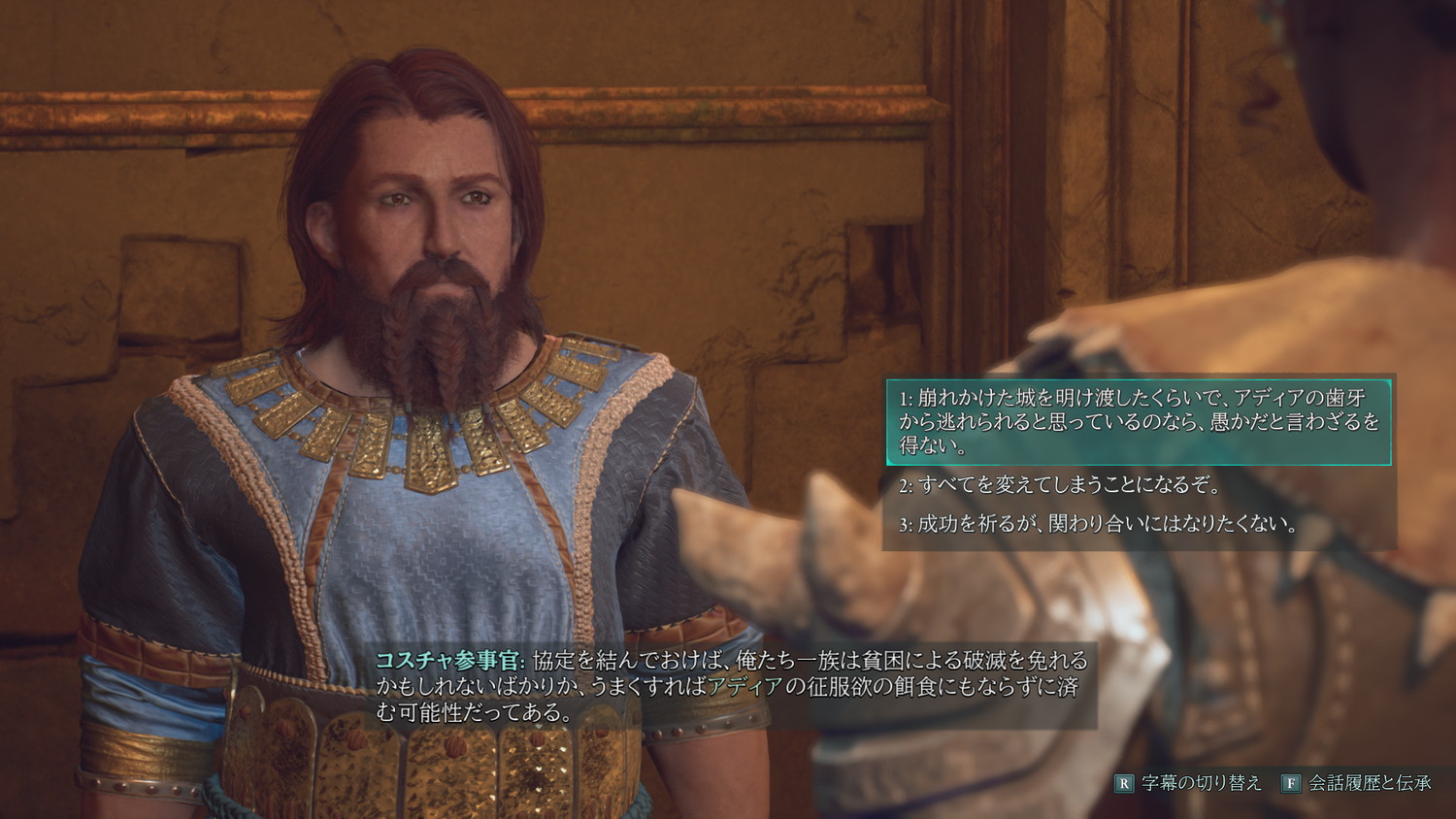This screenshot has height=819, width=1456.
Task: Choose reply 1 about surrendering the crumbling castle
Action: tap(1138, 422)
